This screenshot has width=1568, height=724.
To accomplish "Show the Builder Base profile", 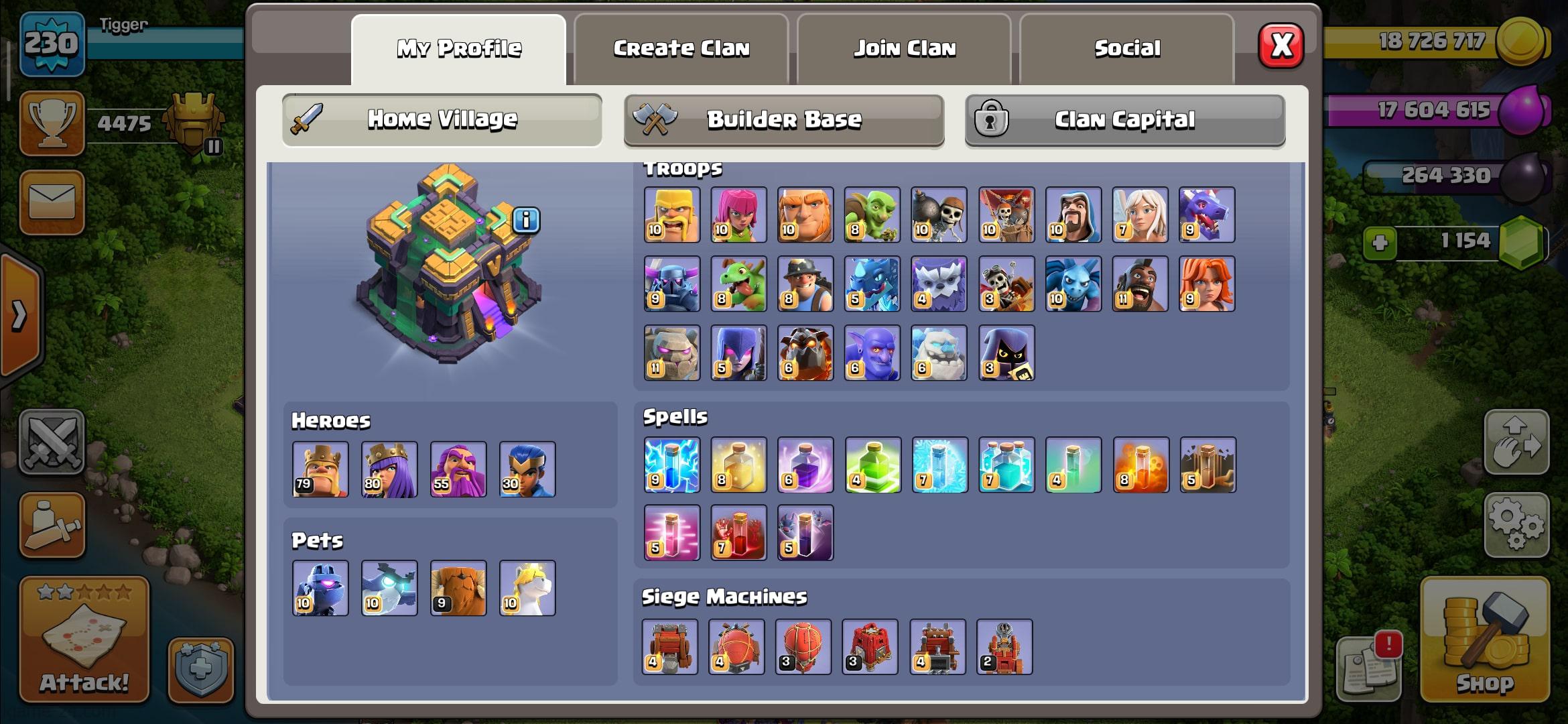I will 783,120.
